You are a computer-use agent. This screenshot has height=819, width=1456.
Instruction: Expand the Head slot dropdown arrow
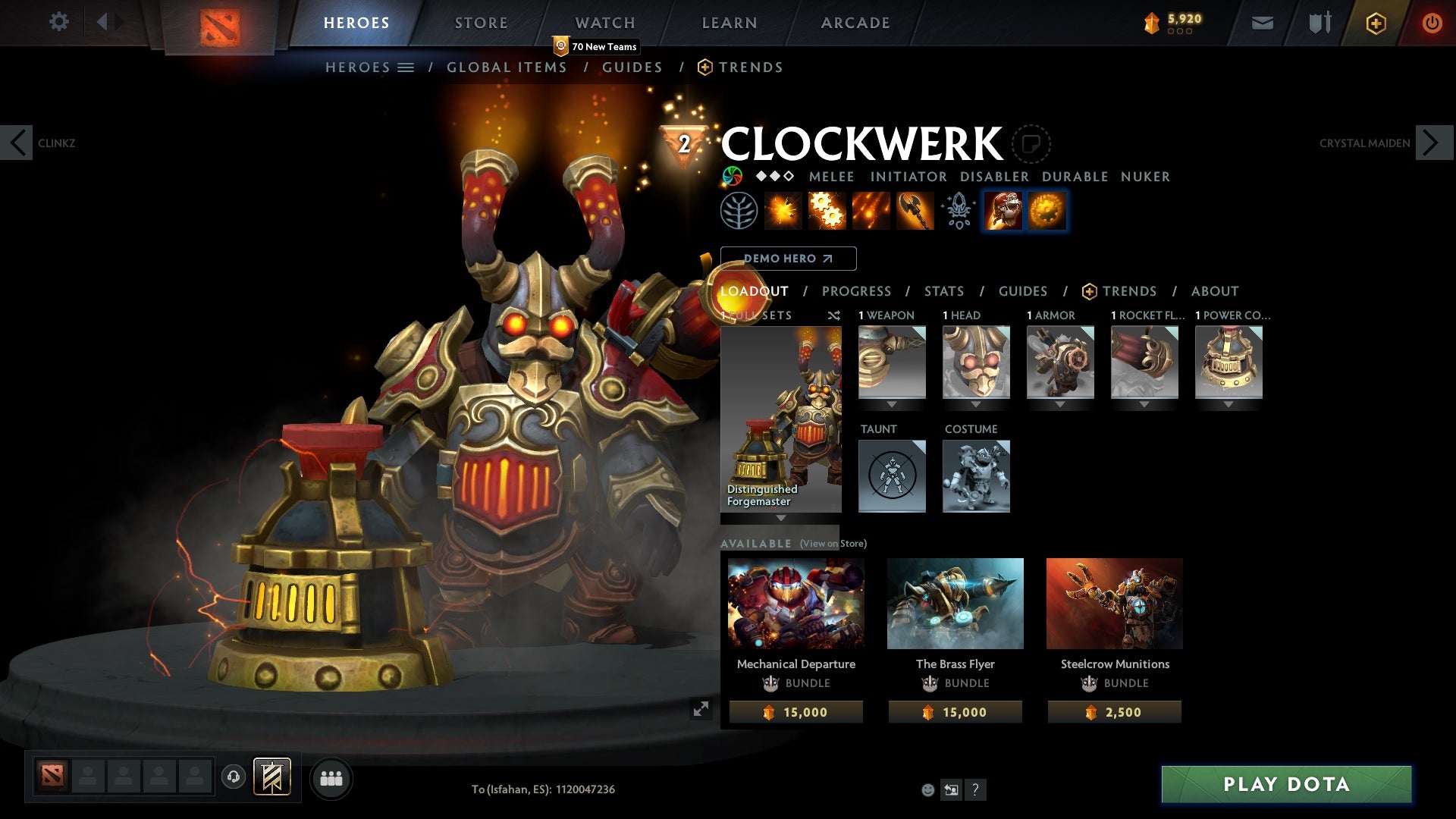(976, 403)
